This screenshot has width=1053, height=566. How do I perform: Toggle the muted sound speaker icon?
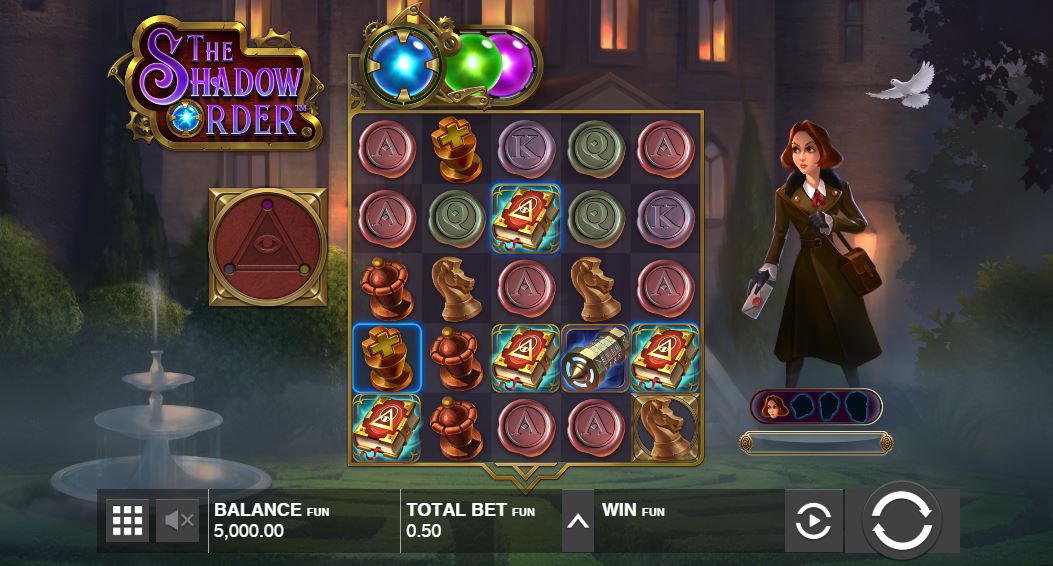pos(178,520)
